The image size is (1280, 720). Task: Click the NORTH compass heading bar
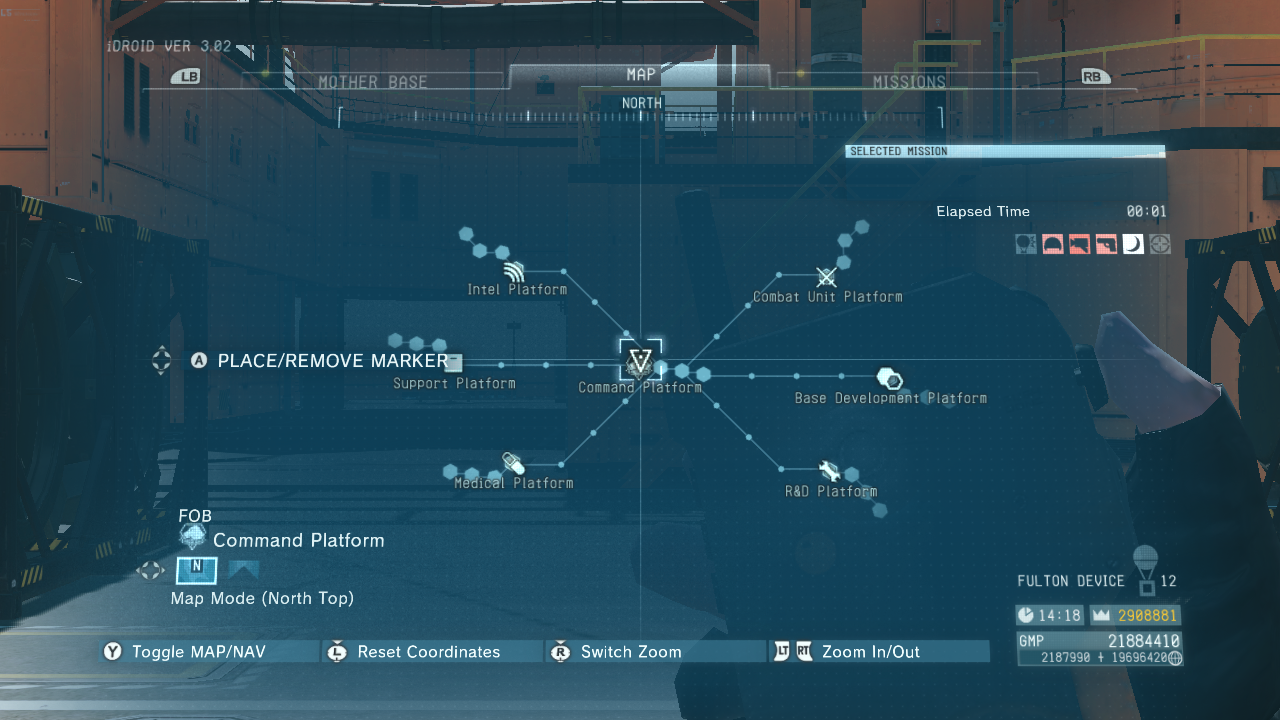[640, 102]
